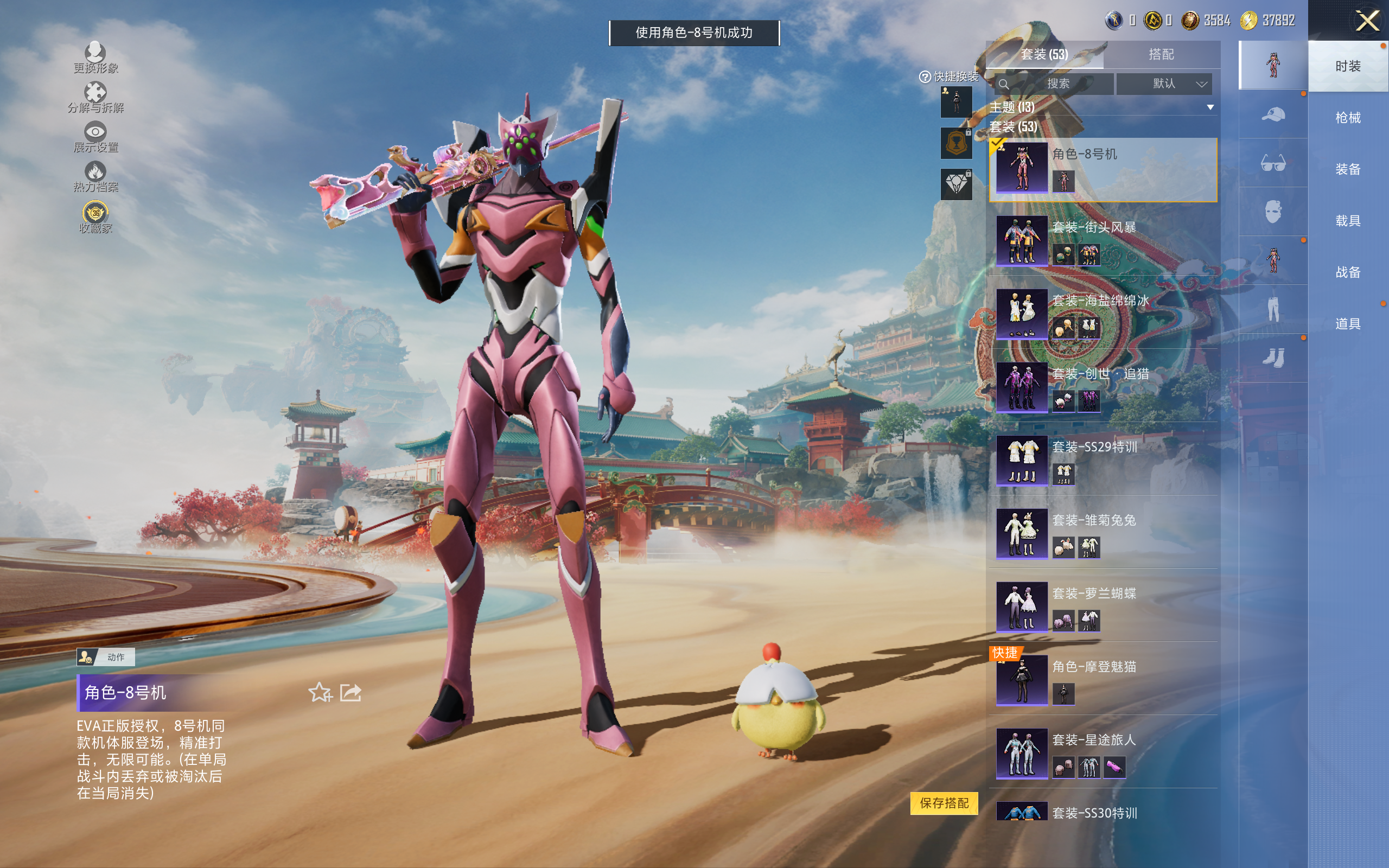Open the 分解与拆解 menu
Viewport: 1389px width, 868px height.
(95, 97)
